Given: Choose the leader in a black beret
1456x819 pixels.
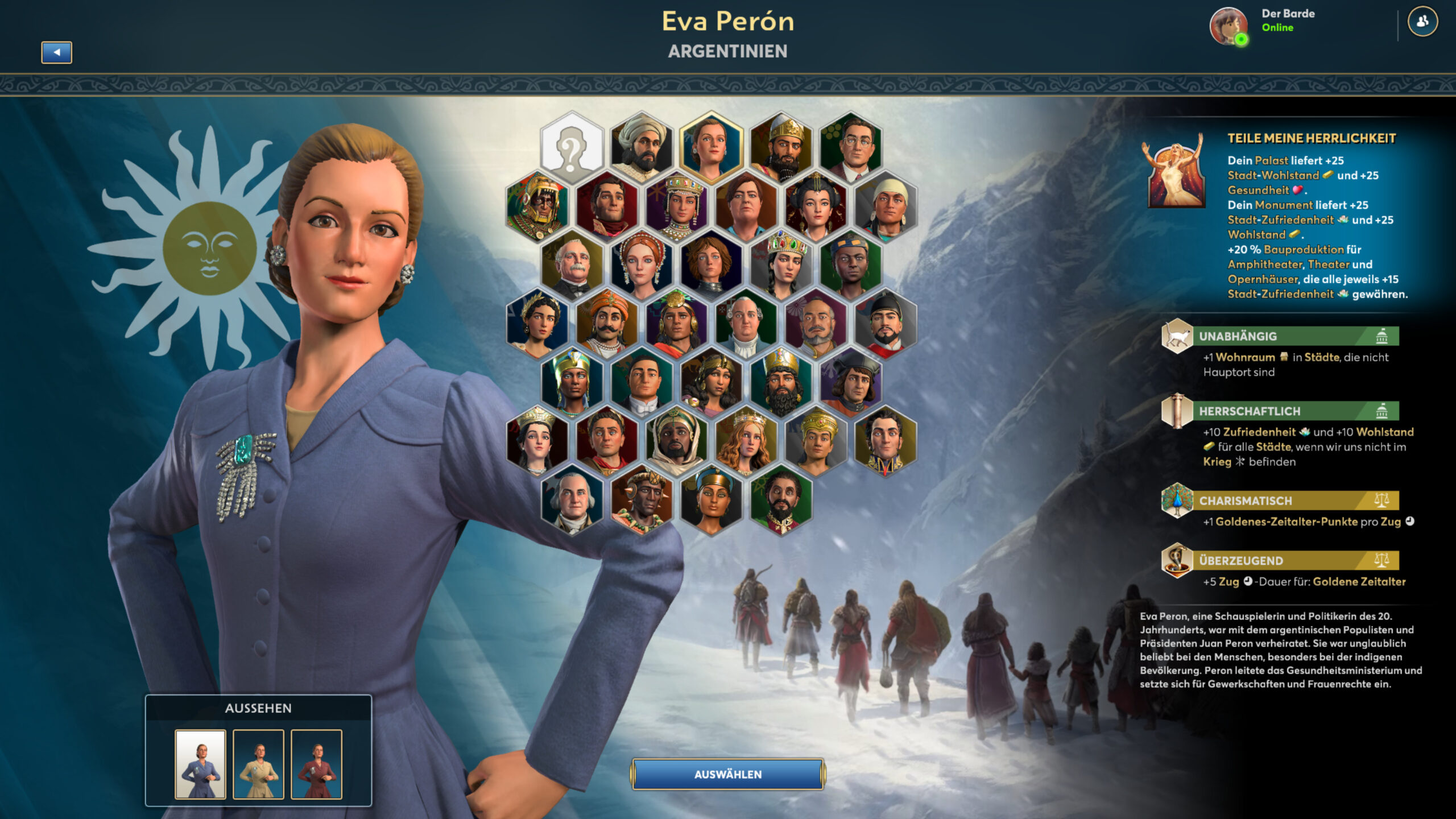Looking at the screenshot, I should (851, 382).
